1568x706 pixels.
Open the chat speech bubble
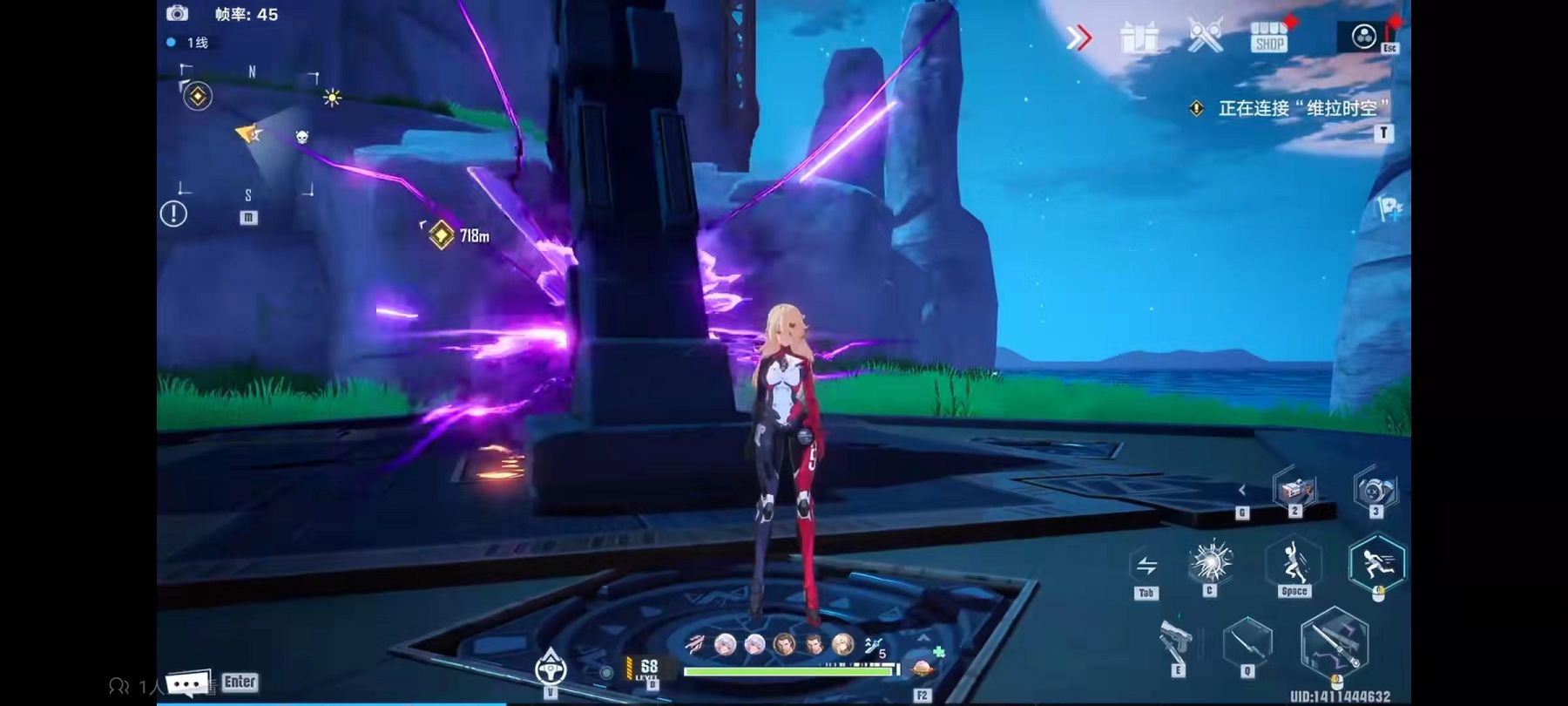tap(187, 683)
